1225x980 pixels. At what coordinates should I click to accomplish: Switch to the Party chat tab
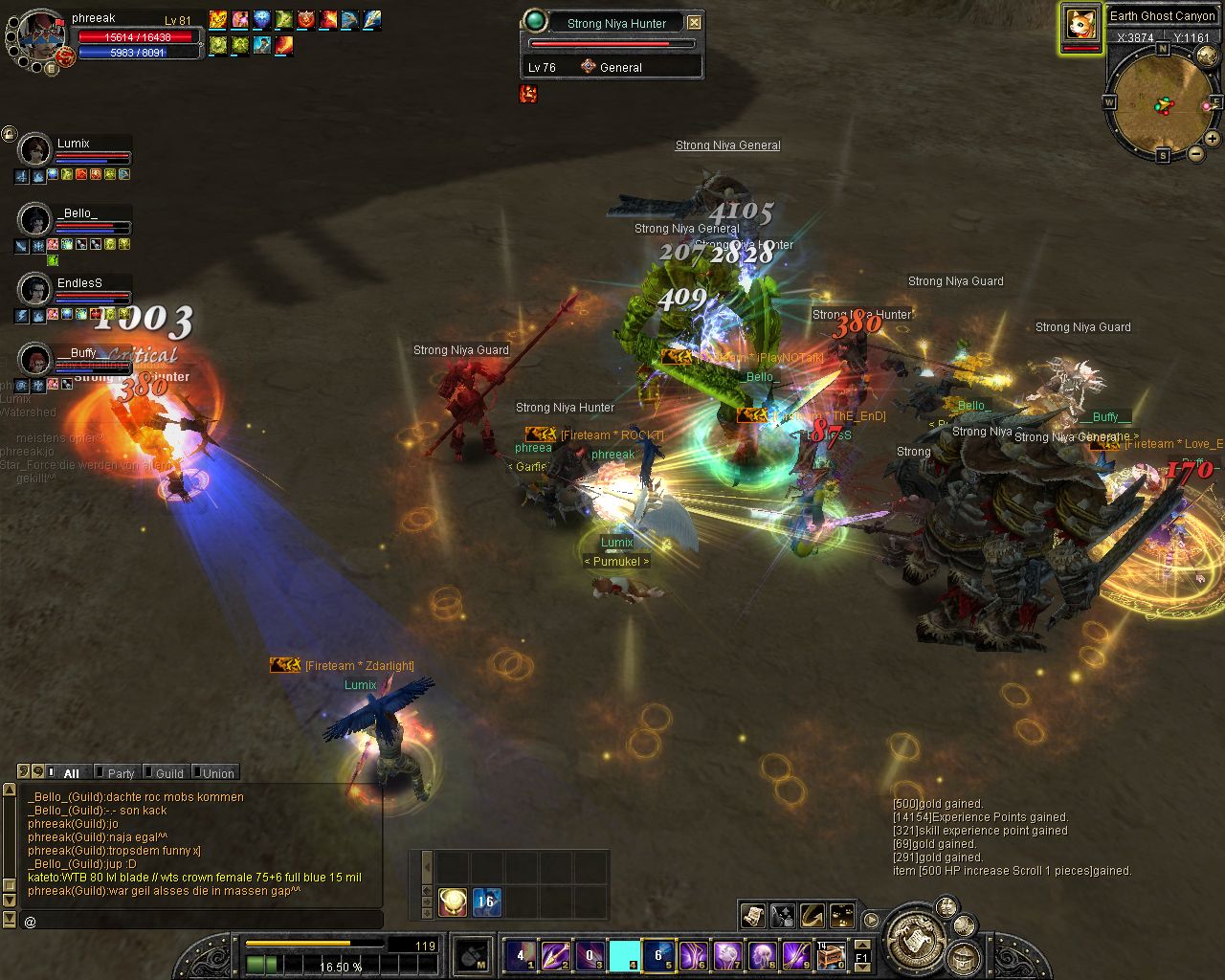click(x=121, y=773)
